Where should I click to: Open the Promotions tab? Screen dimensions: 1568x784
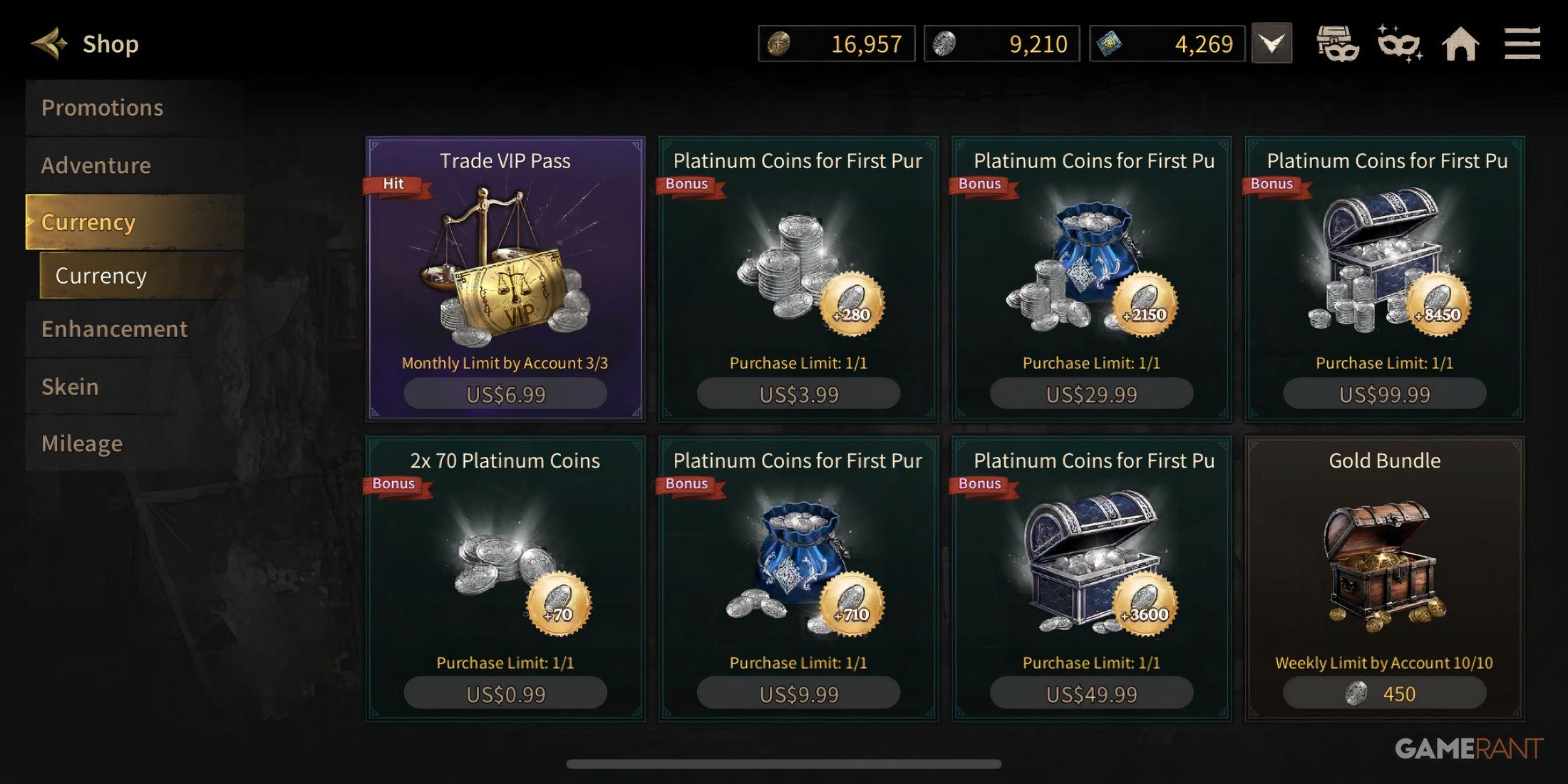point(103,107)
